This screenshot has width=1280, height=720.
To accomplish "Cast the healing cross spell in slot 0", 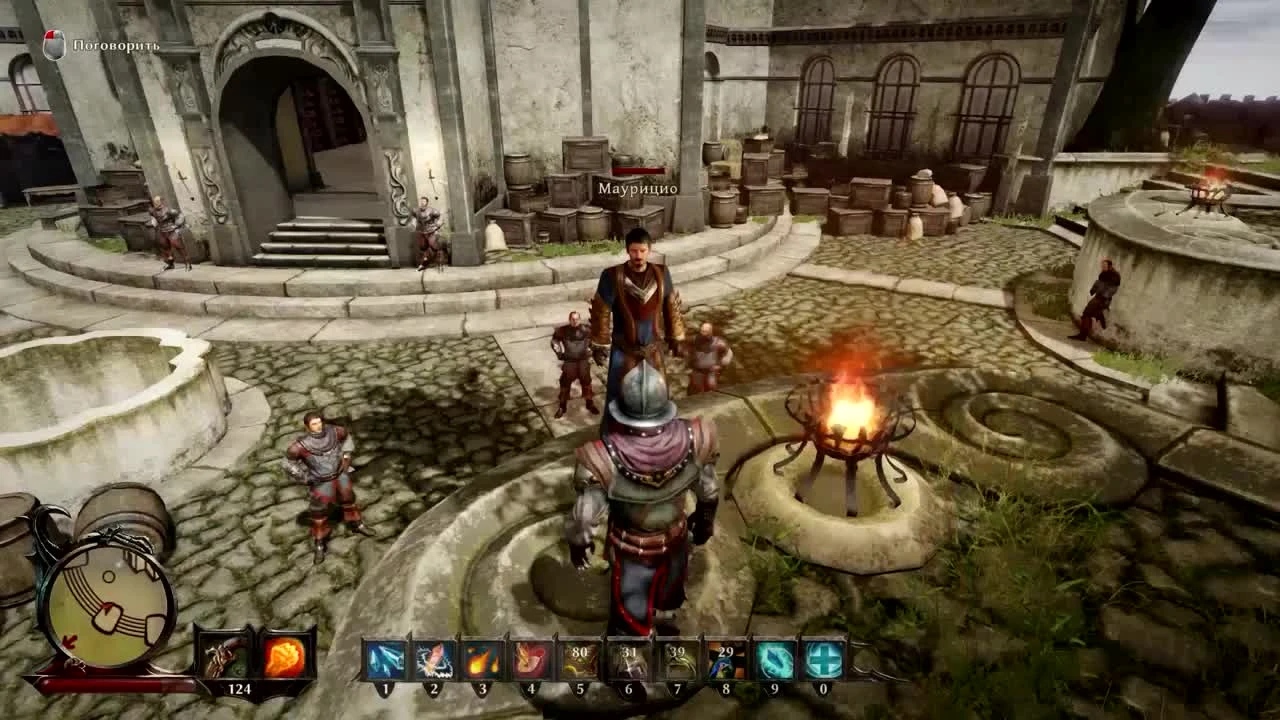I will pyautogui.click(x=822, y=660).
